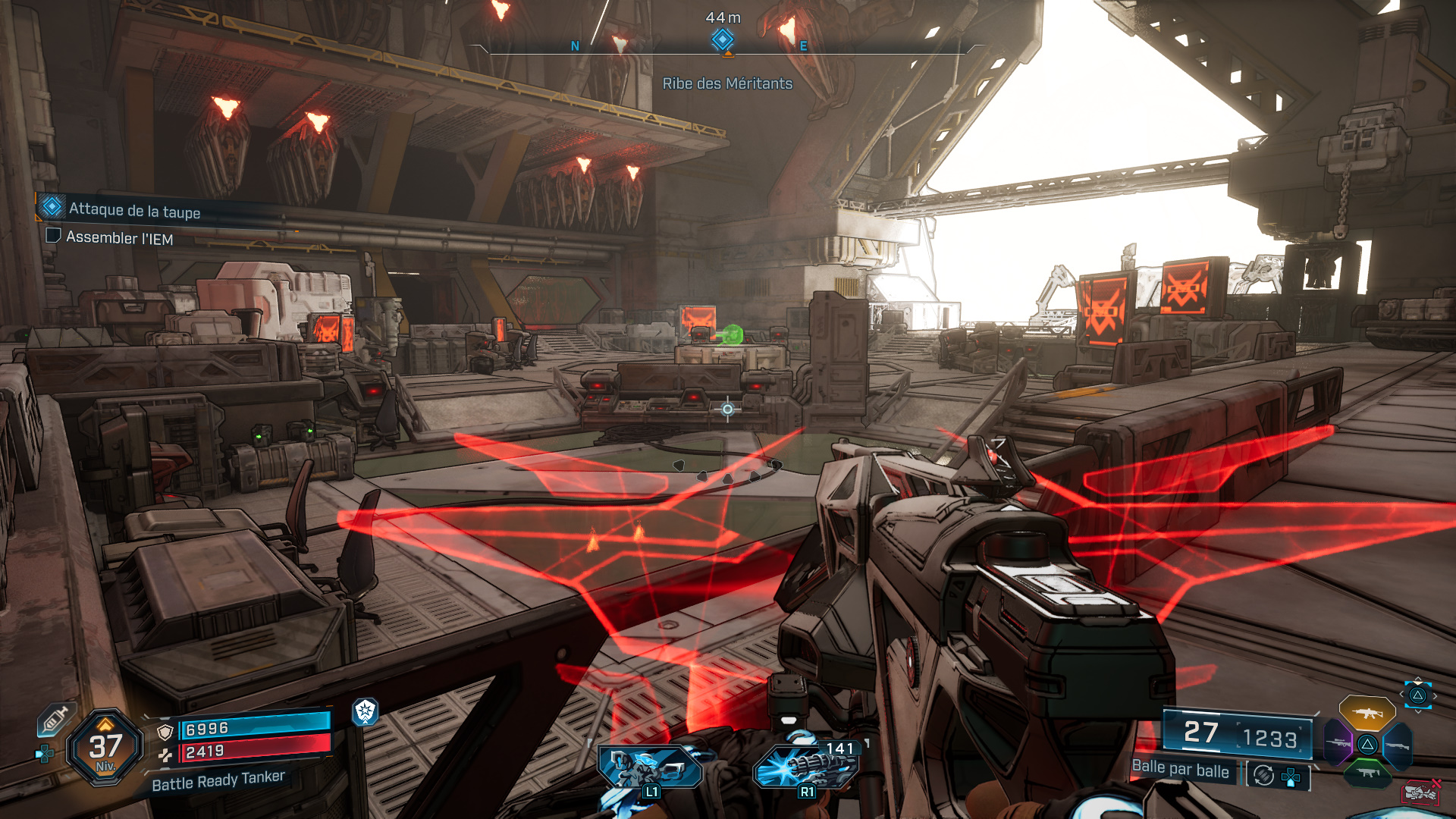The image size is (1456, 819).
Task: Tick the Assembler l'IEM objective checkbox
Action: pyautogui.click(x=53, y=236)
